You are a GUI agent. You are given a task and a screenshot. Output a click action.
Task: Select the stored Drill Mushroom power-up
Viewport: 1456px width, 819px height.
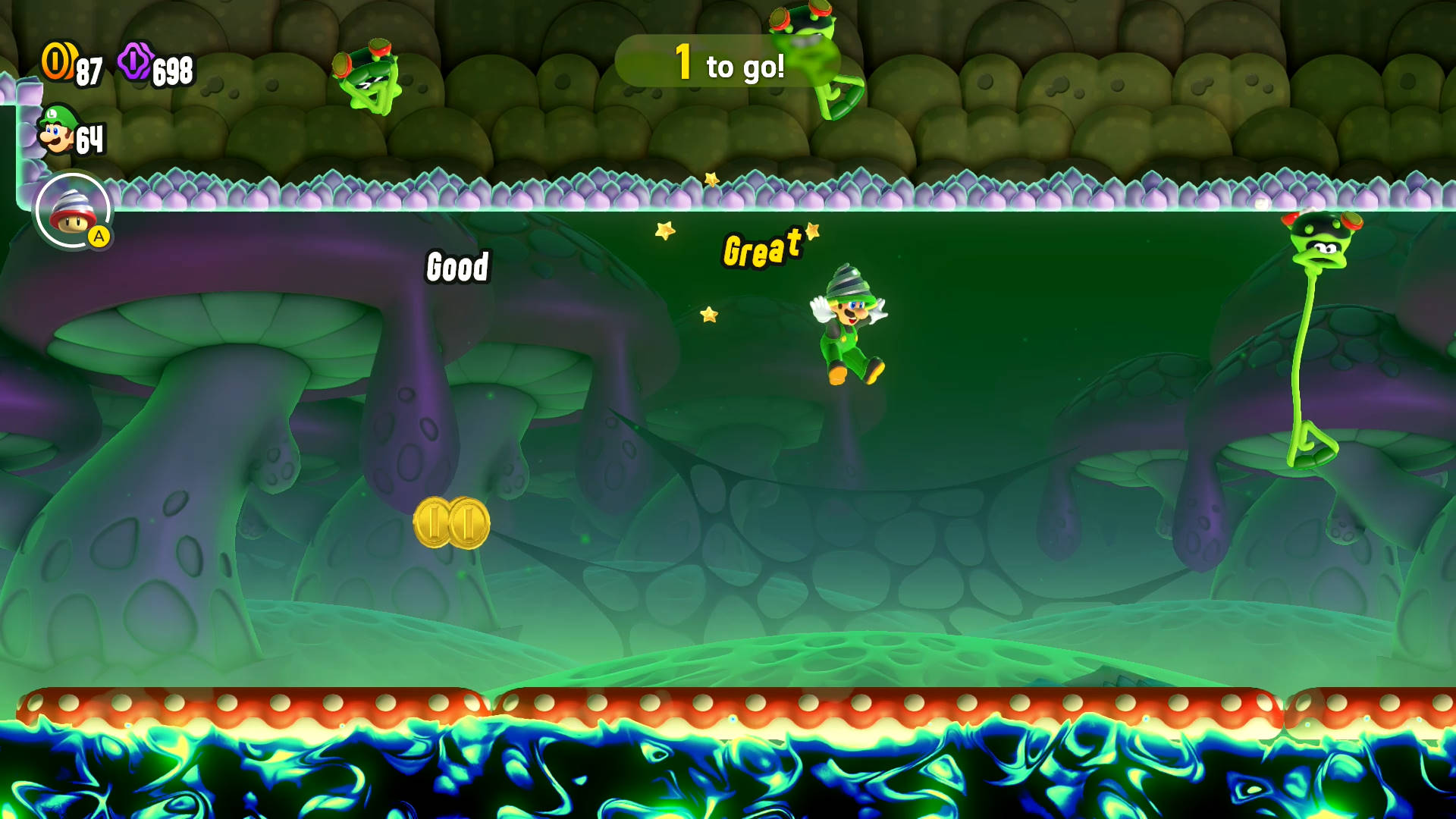tap(73, 211)
